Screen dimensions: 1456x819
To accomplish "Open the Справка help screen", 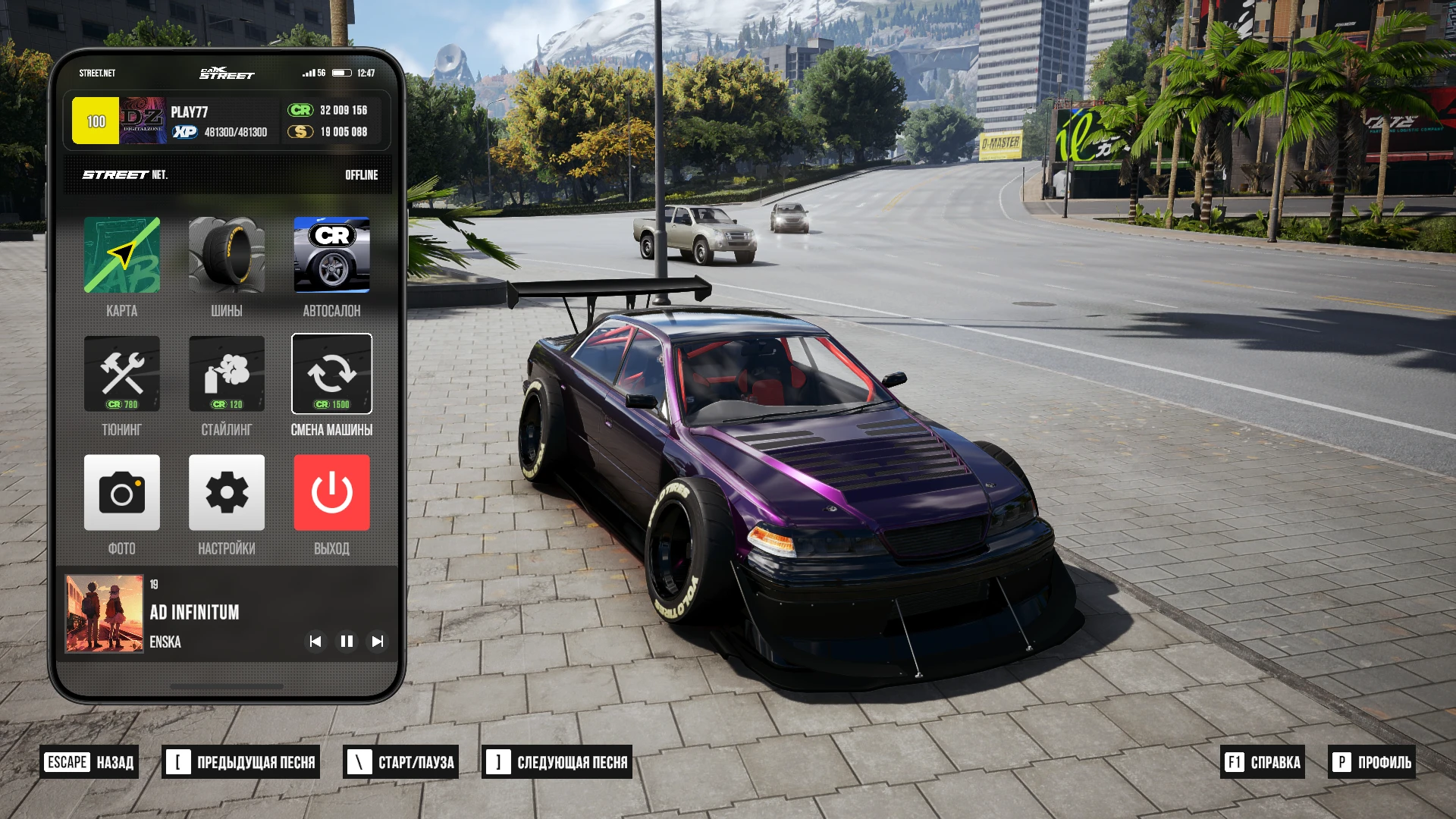I will click(1263, 762).
